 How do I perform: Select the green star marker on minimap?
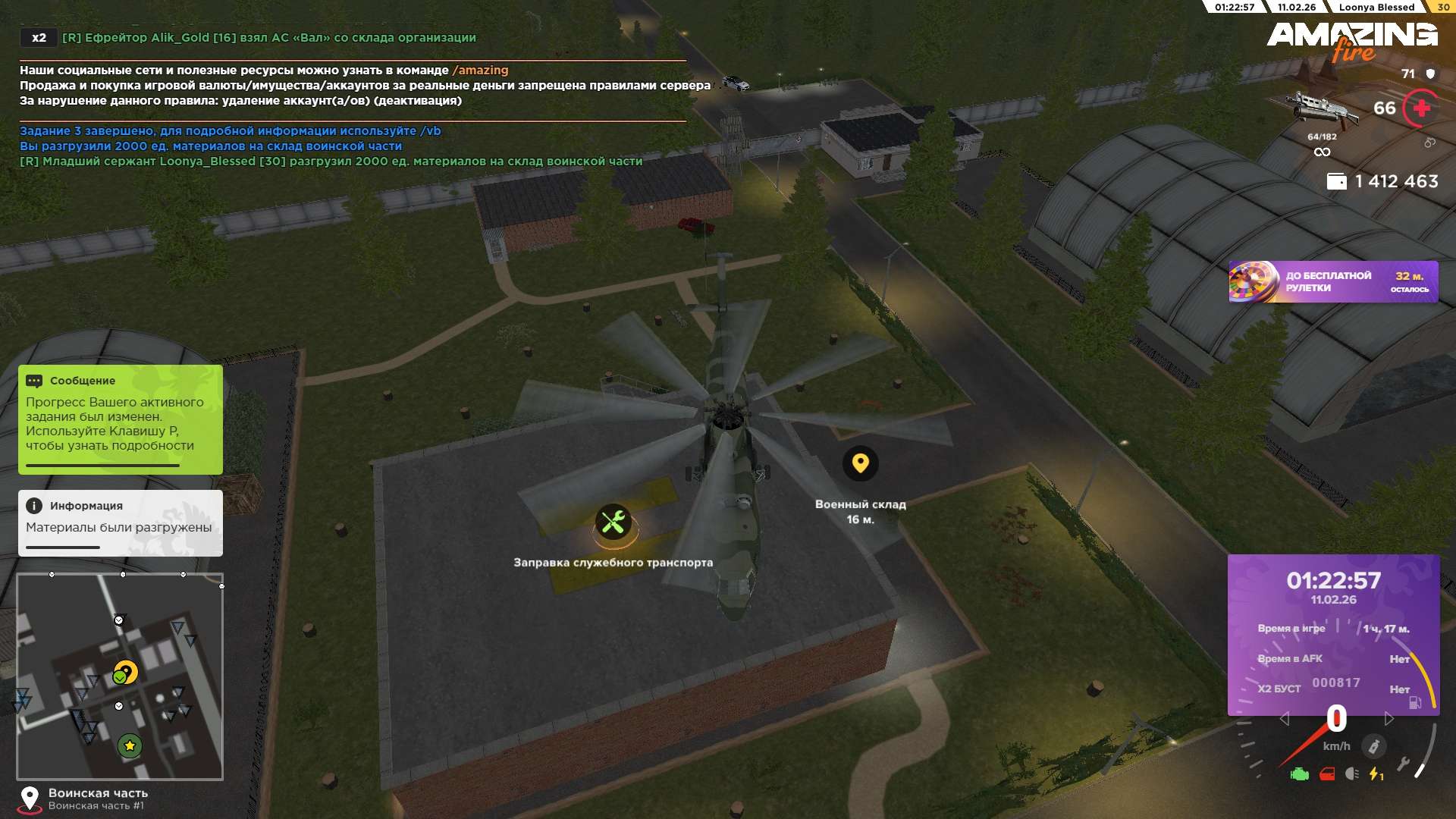(x=130, y=746)
